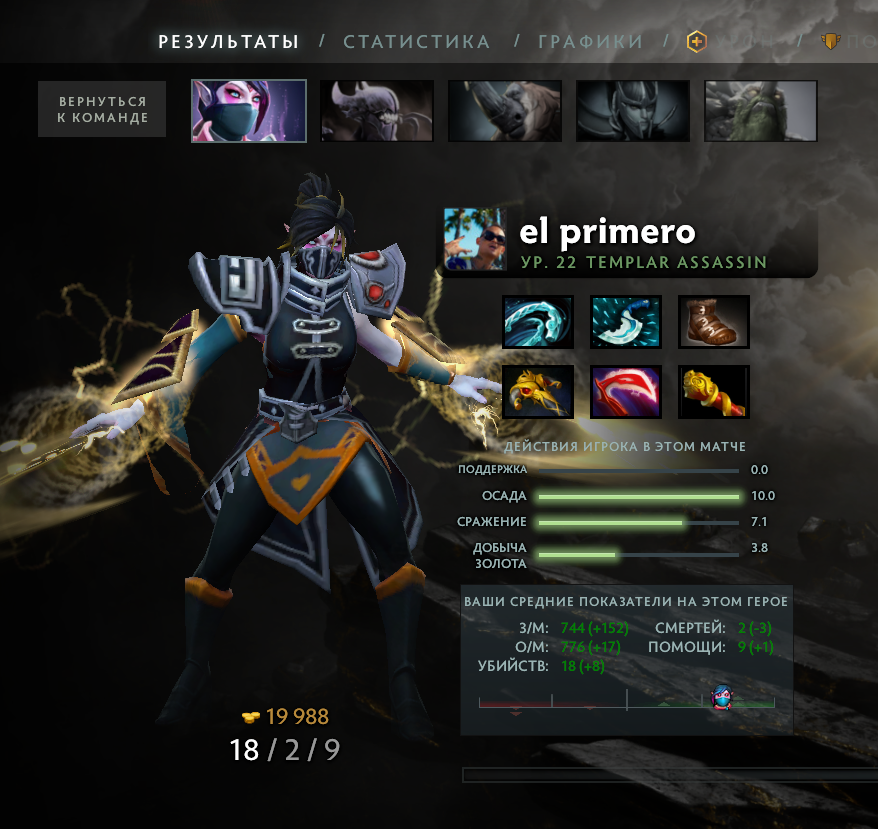This screenshot has height=829, width=878.
Task: Click the Вернуться к команде button
Action: click(x=102, y=110)
